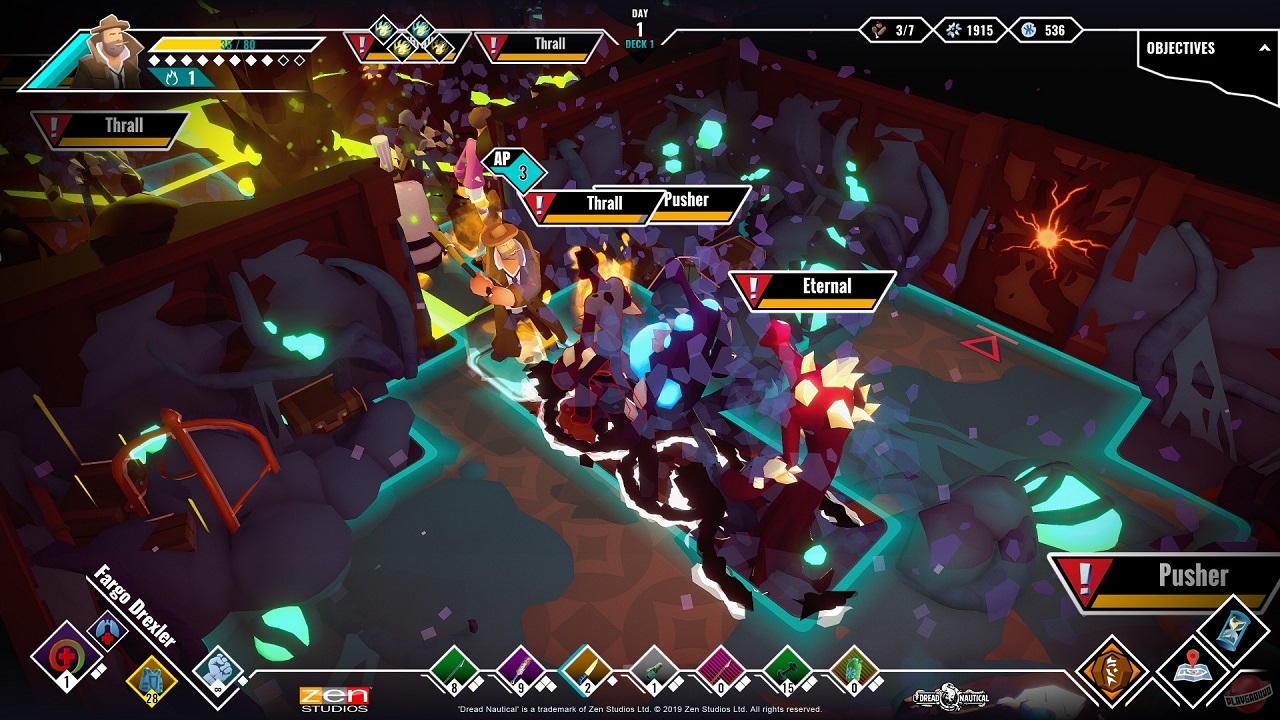Image resolution: width=1280 pixels, height=720 pixels.
Task: Use the red cross healing ability
Action: click(x=66, y=658)
